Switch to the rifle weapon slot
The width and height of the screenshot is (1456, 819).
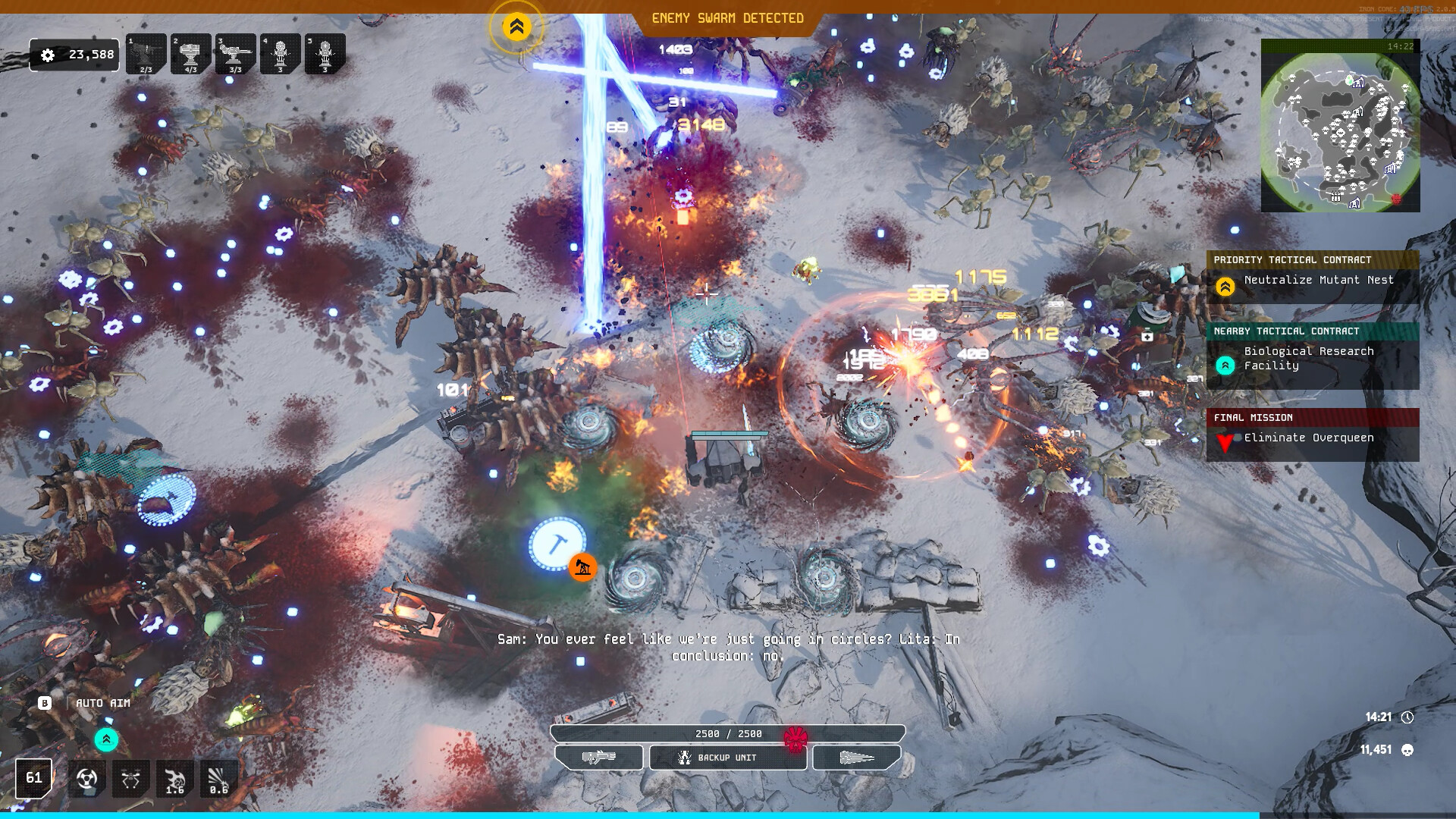[599, 757]
